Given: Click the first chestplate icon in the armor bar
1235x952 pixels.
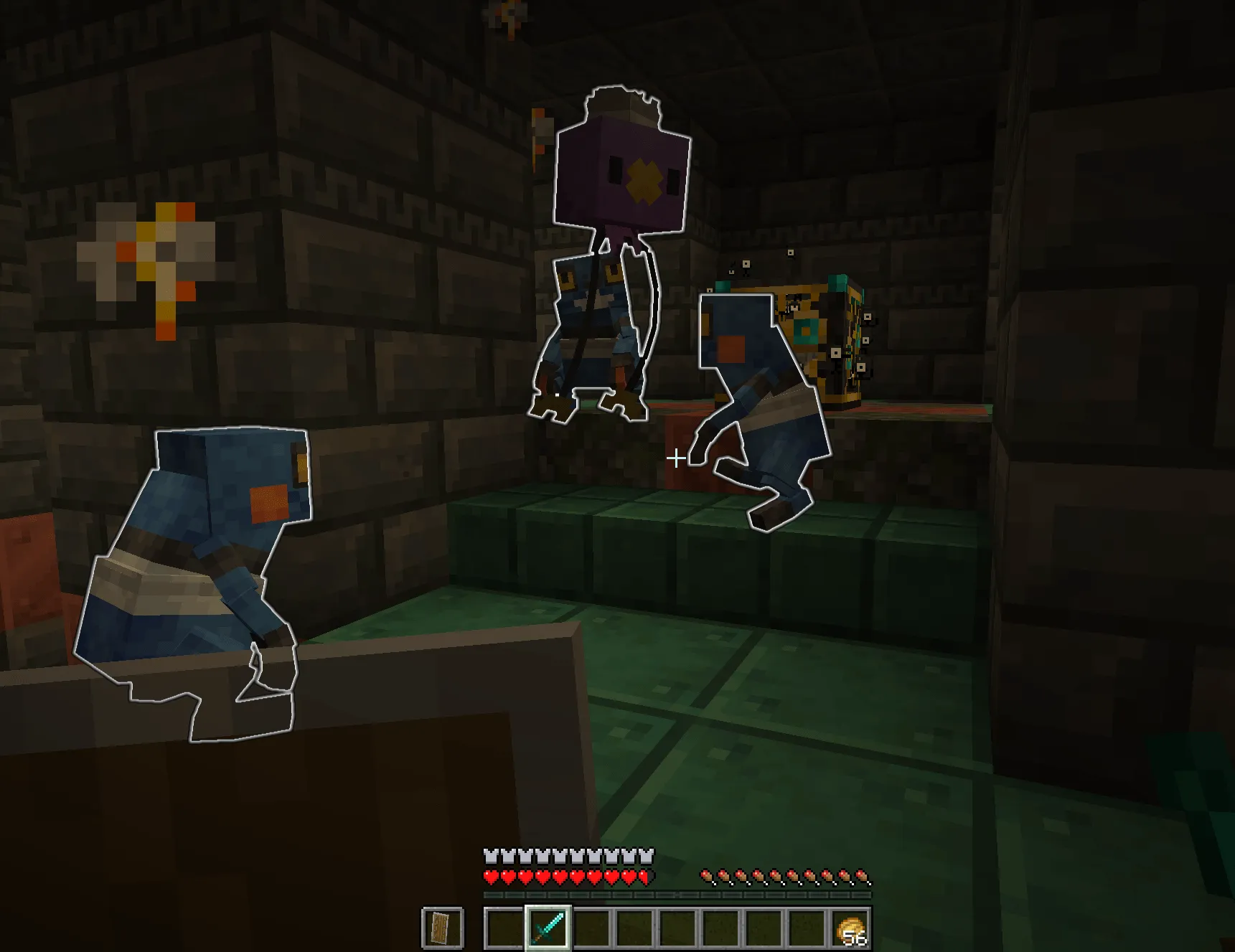Looking at the screenshot, I should pos(491,854).
